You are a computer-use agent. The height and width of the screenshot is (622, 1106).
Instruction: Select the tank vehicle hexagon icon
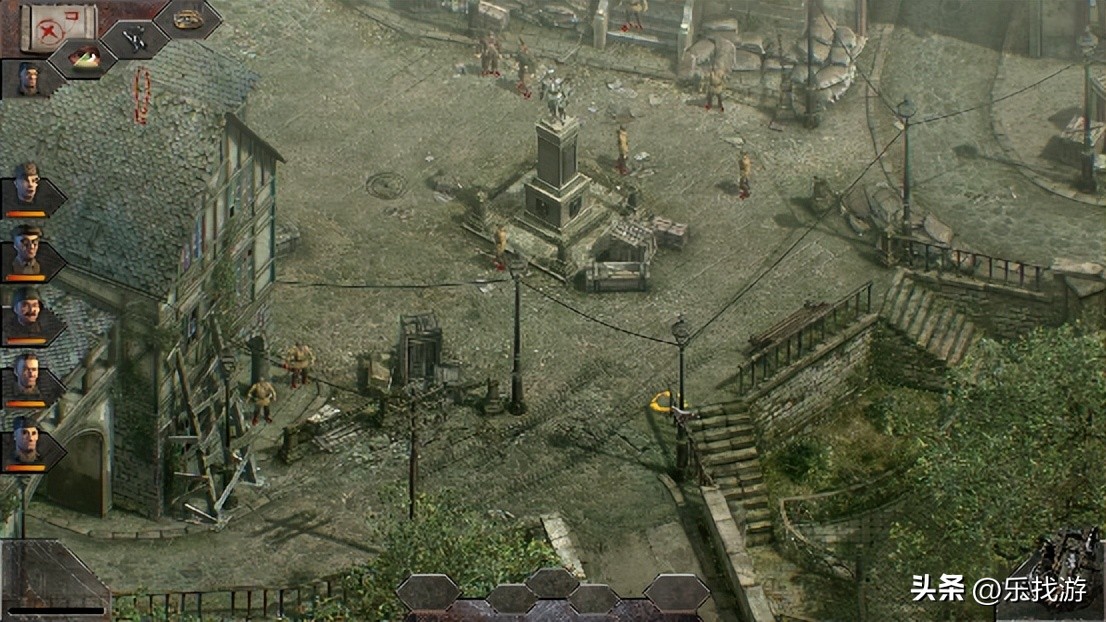(187, 18)
